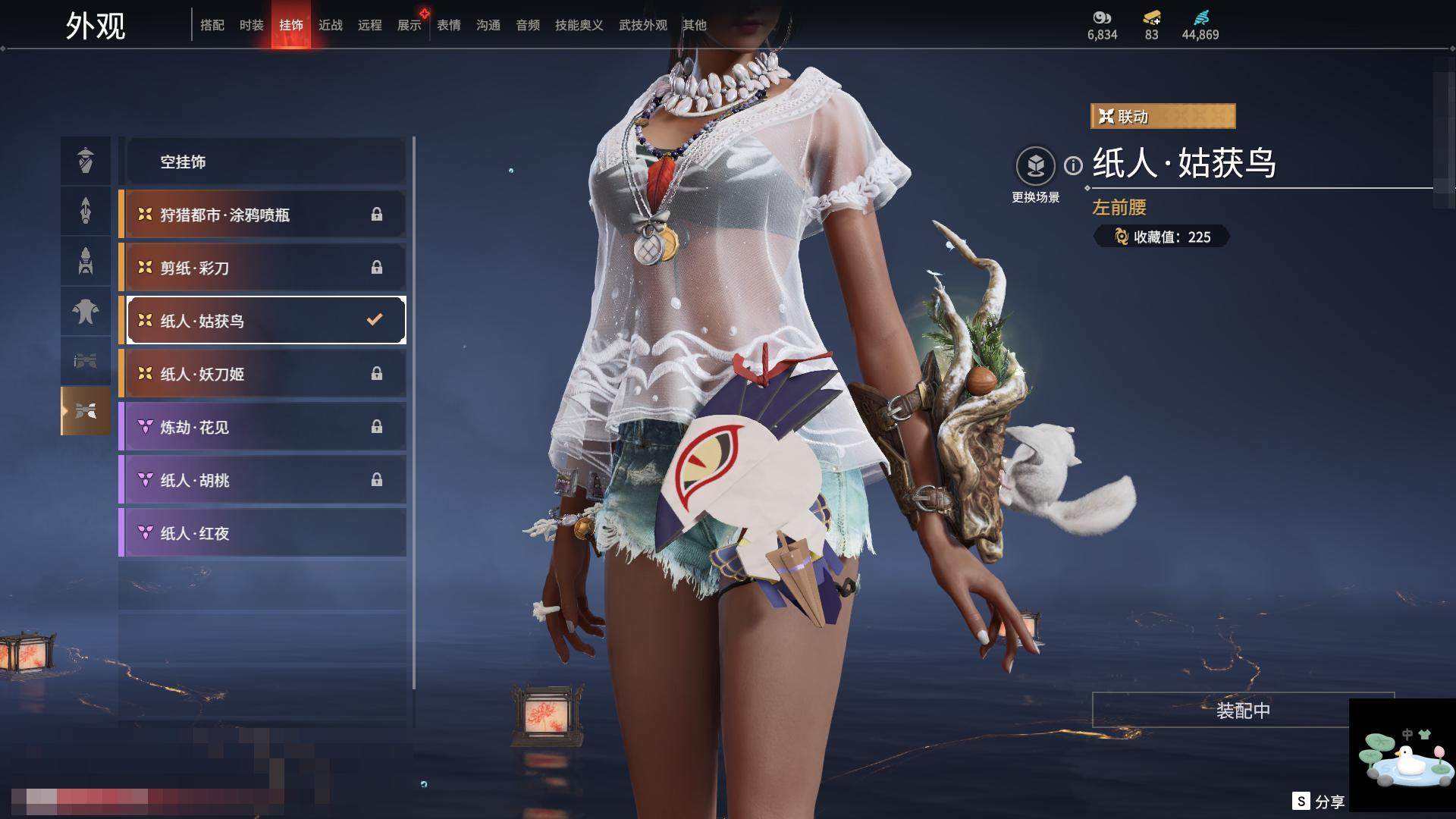Screen dimensions: 1456x819
Task: Select the 武技外观 tab
Action: (x=642, y=25)
